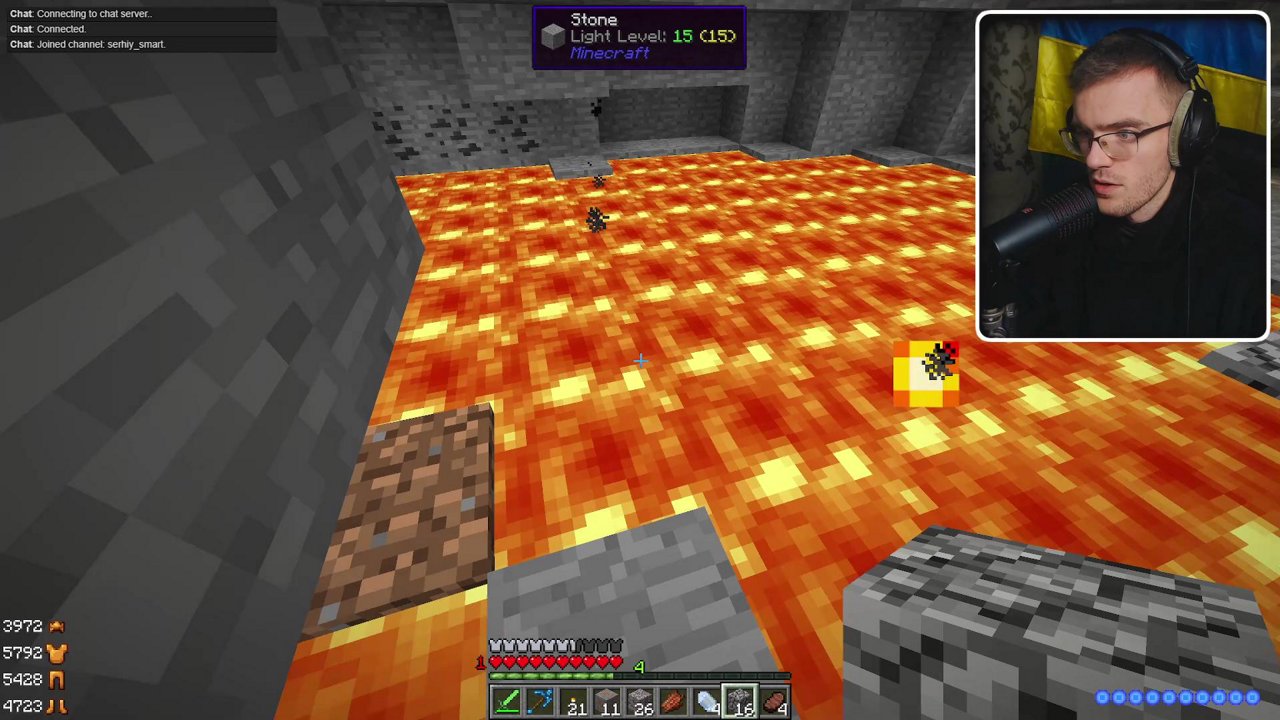
Task: Click the leggings icon beside 5428
Action: pos(56,679)
